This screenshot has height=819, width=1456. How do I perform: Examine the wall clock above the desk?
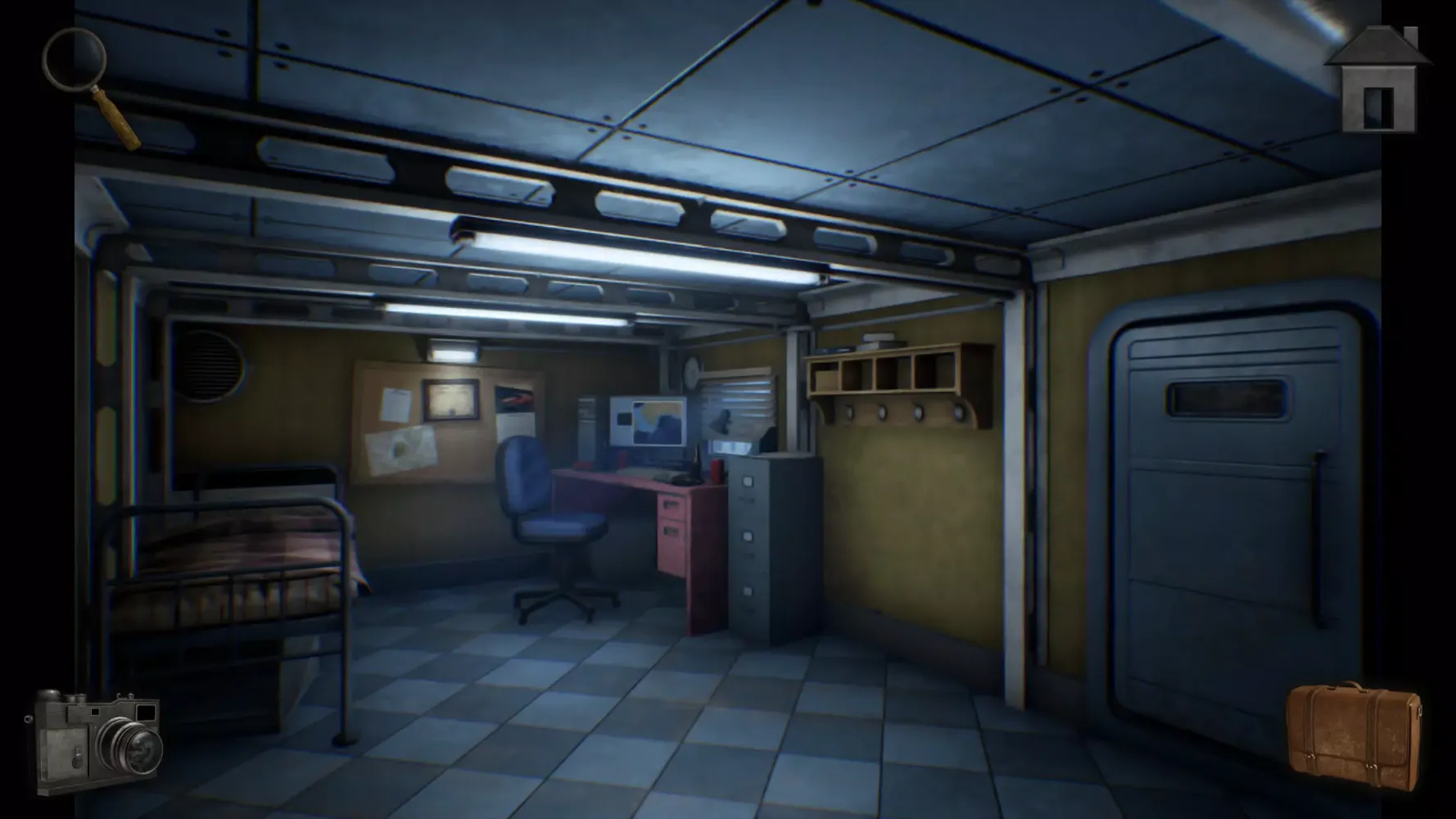(x=690, y=373)
